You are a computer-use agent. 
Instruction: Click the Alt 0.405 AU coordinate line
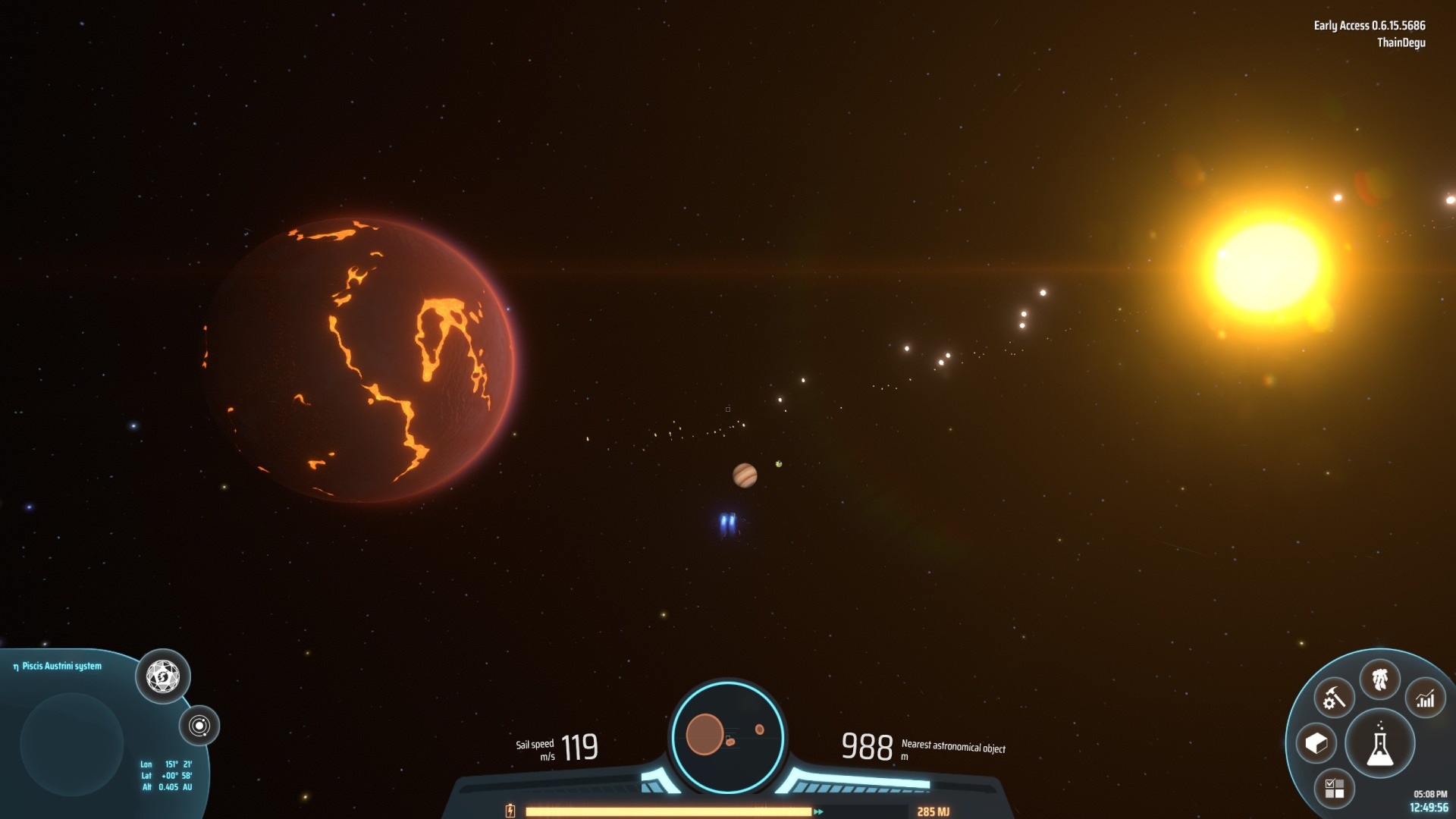(x=167, y=786)
